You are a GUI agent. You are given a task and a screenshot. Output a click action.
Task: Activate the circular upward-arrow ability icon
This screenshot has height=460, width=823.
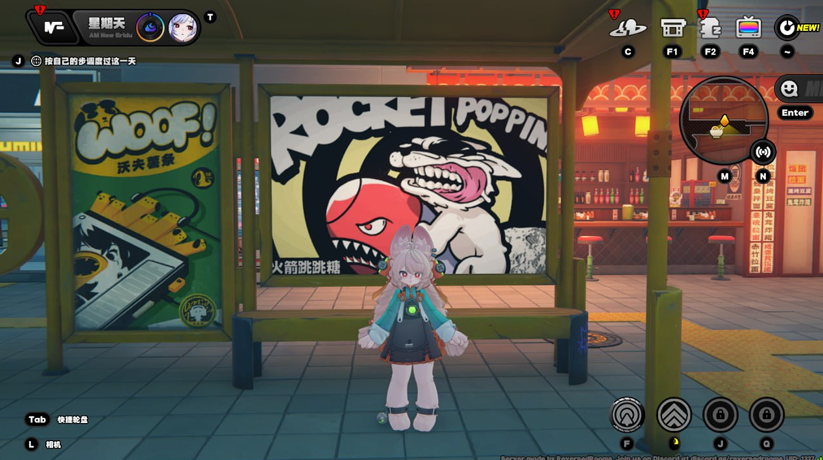[x=628, y=414]
